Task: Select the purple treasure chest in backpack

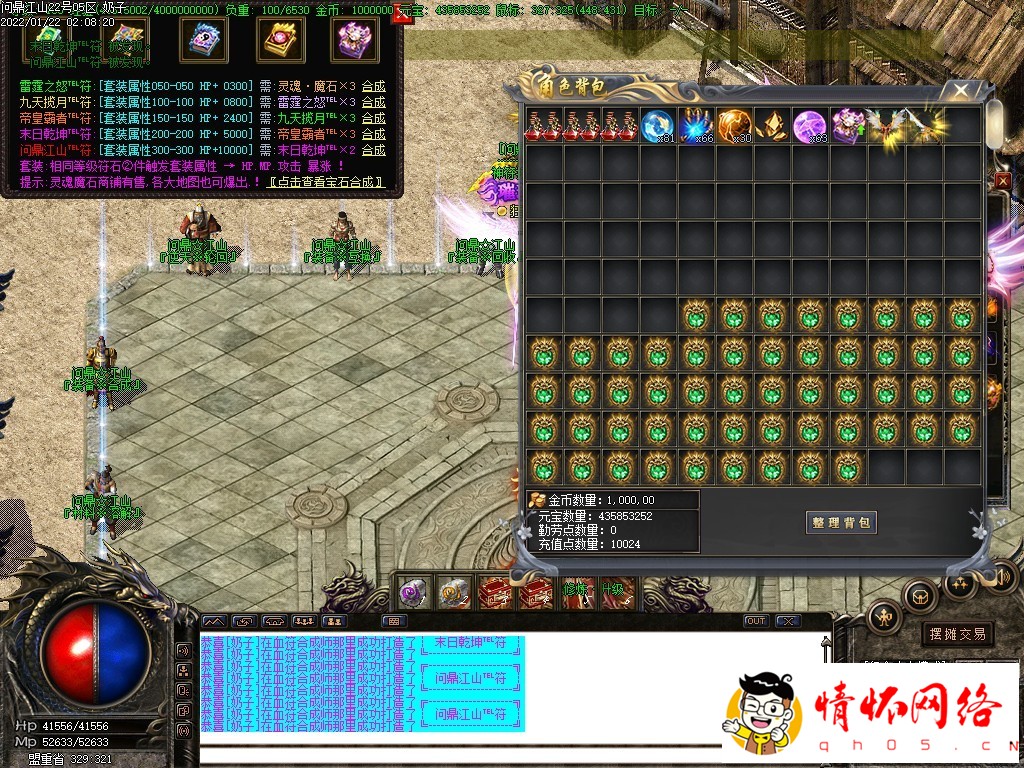Action: (848, 125)
